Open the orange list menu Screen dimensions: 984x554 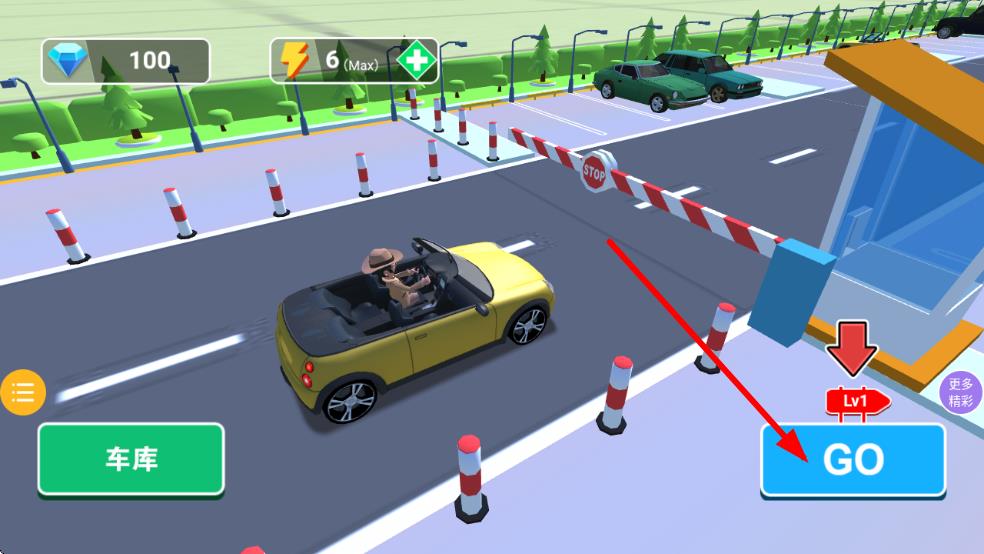pos(22,392)
